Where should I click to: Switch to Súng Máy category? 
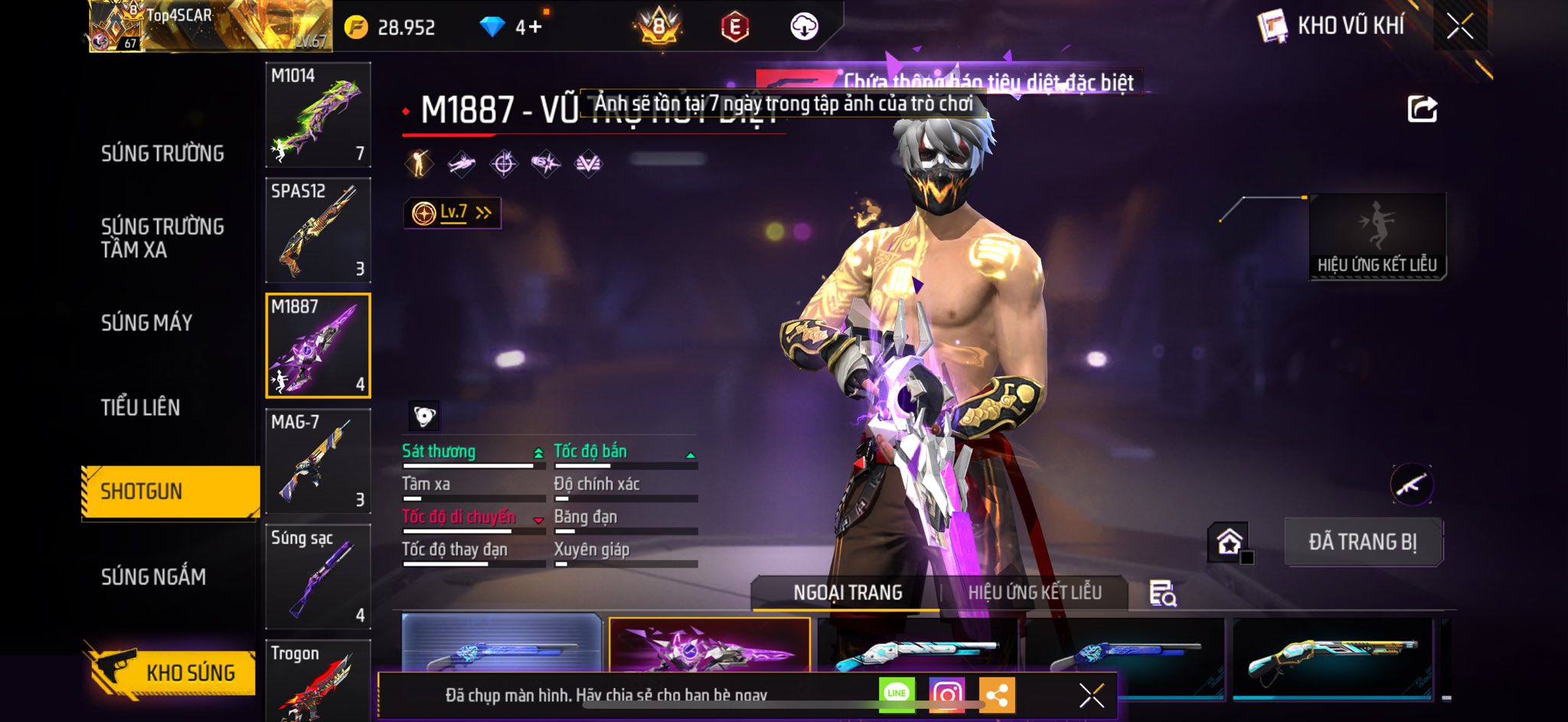point(146,322)
